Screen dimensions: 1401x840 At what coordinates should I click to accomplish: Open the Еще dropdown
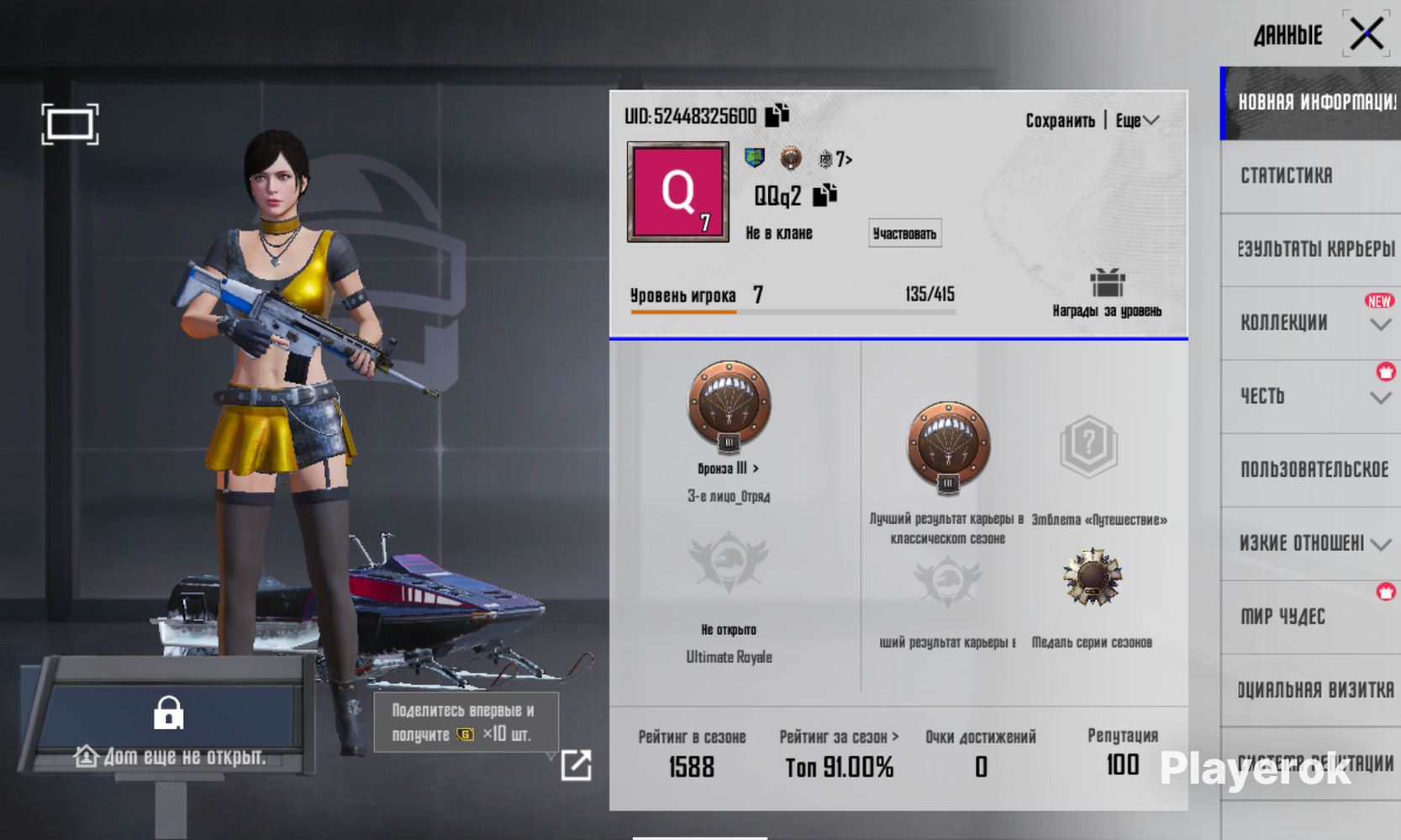coord(1137,121)
